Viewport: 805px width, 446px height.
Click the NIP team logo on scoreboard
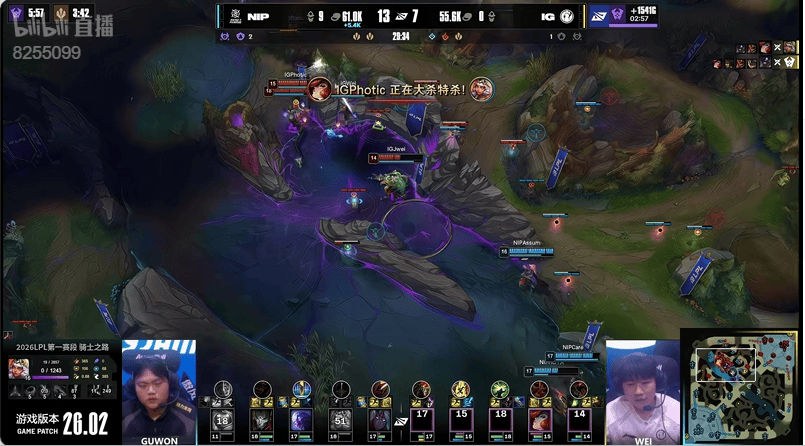click(228, 16)
